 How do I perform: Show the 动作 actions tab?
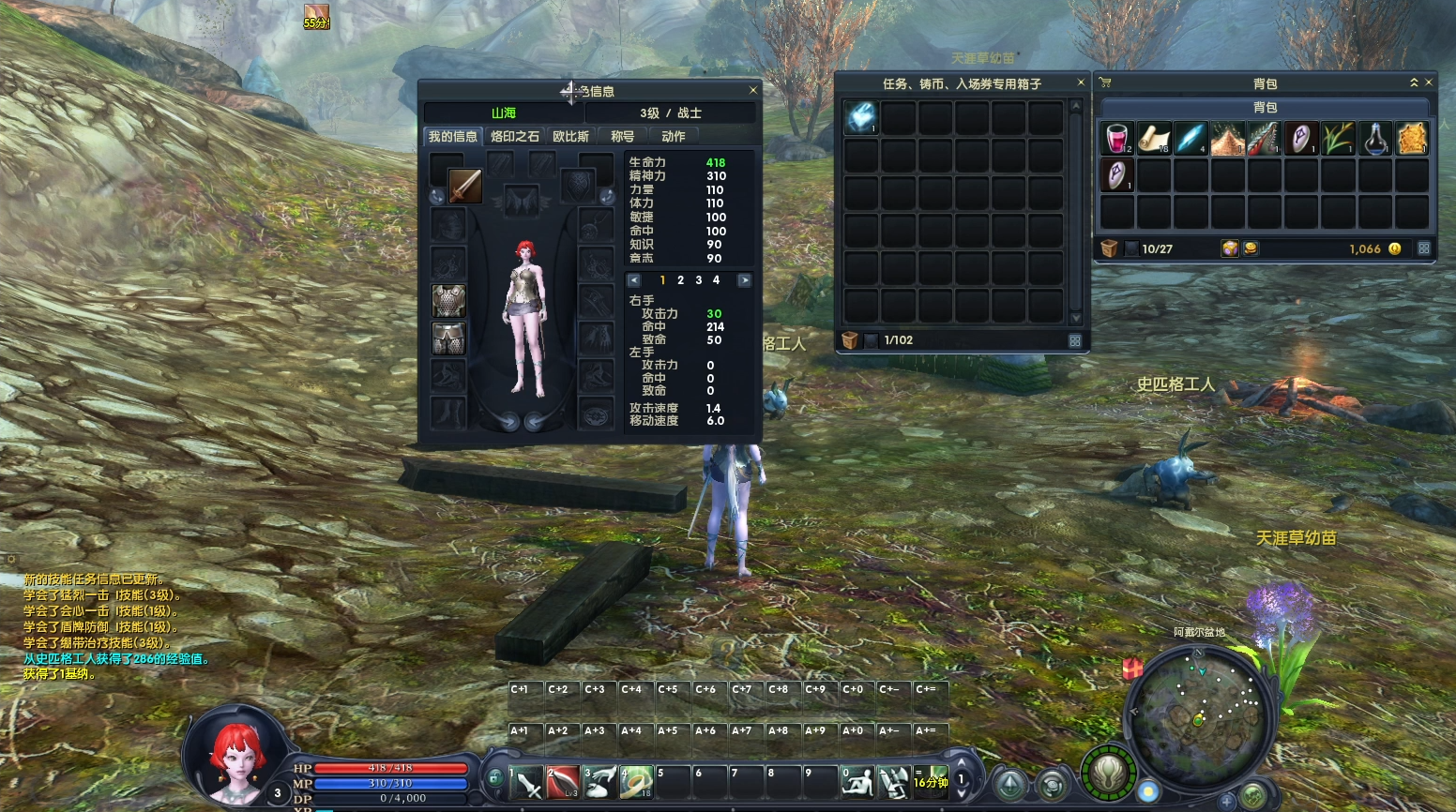[x=673, y=137]
